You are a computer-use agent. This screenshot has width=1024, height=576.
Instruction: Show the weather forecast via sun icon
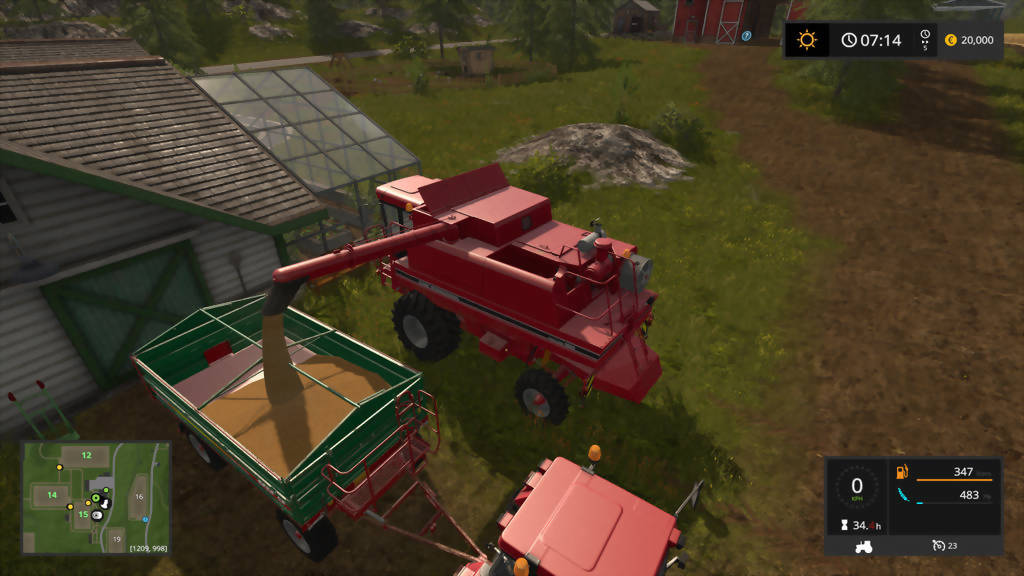click(806, 40)
